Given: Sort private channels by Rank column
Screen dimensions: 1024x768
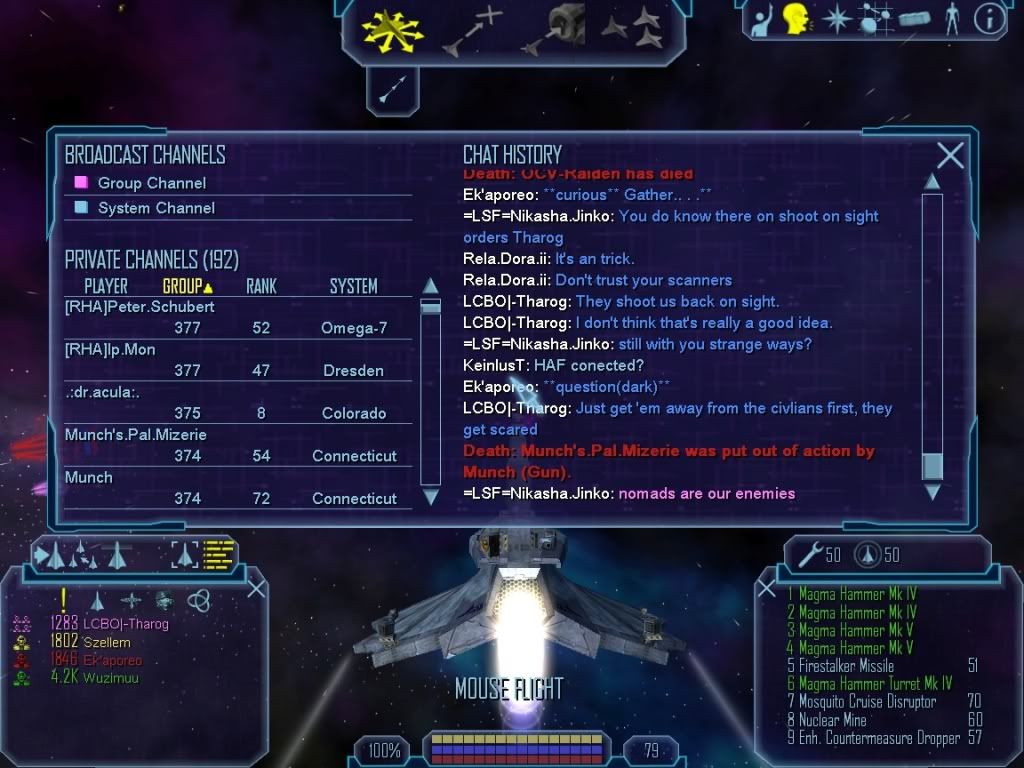Looking at the screenshot, I should pos(261,286).
